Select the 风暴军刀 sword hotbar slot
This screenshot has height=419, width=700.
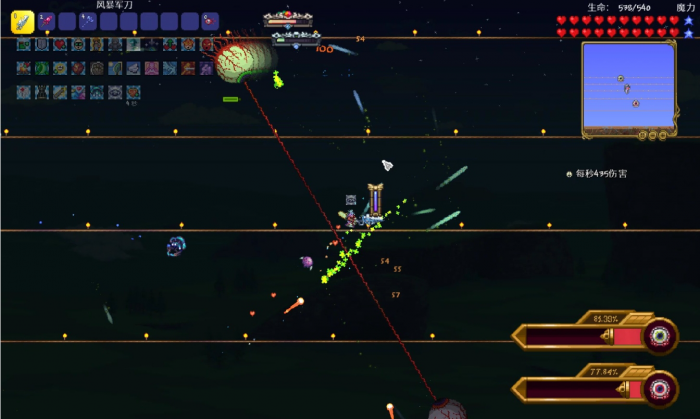pos(22,20)
